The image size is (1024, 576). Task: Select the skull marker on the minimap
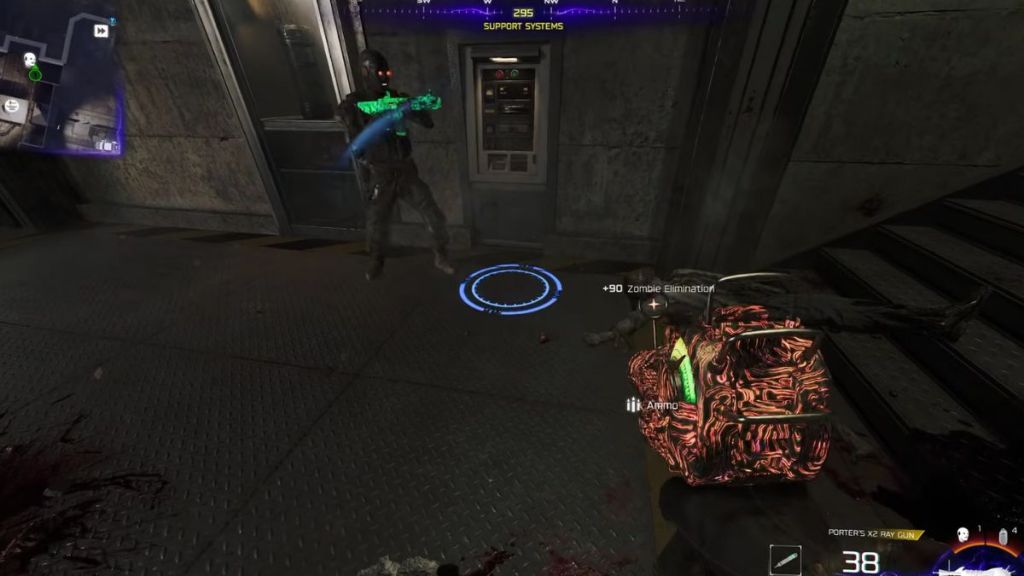[30, 60]
